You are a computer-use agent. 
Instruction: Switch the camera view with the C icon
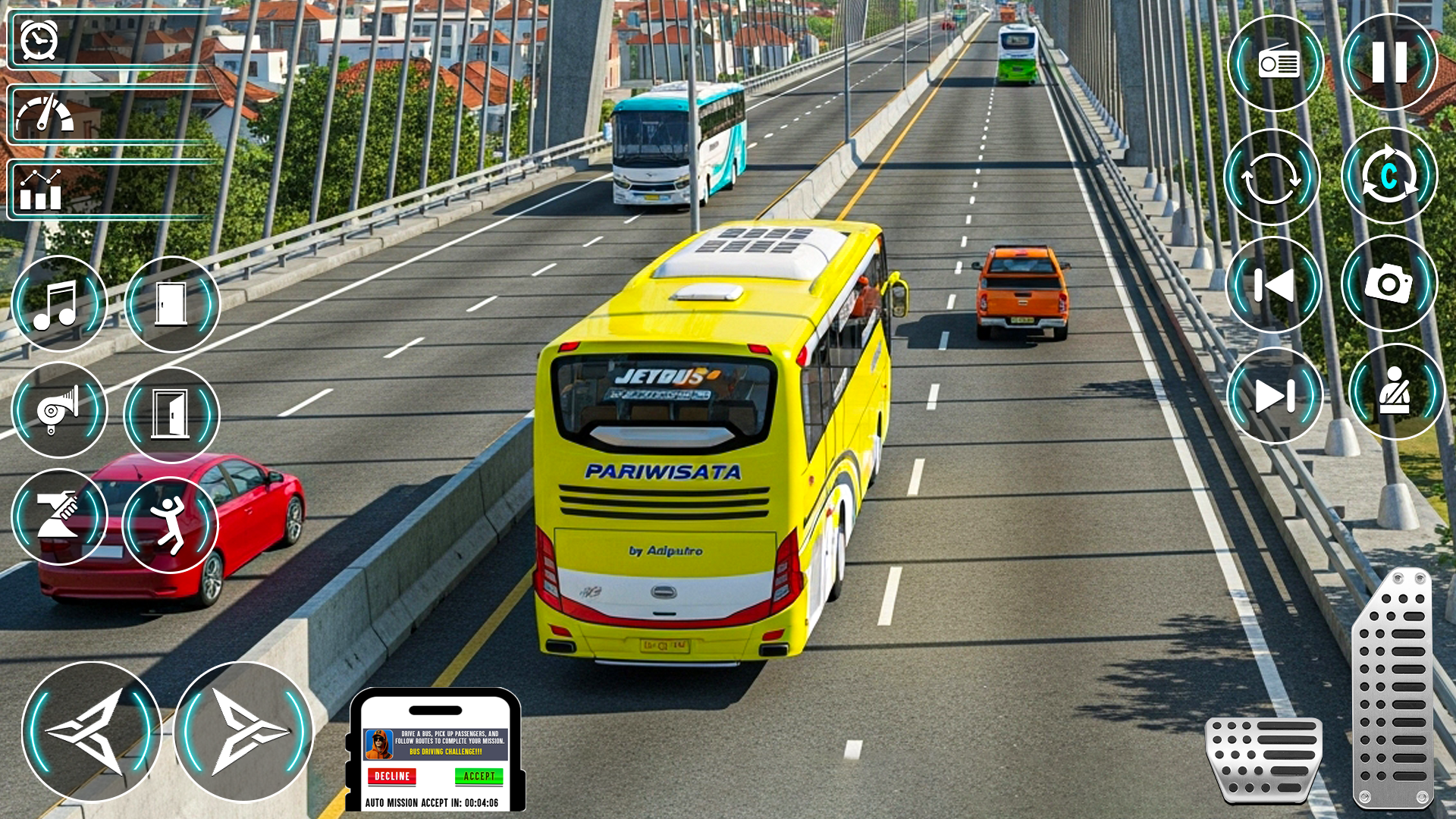[x=1389, y=176]
